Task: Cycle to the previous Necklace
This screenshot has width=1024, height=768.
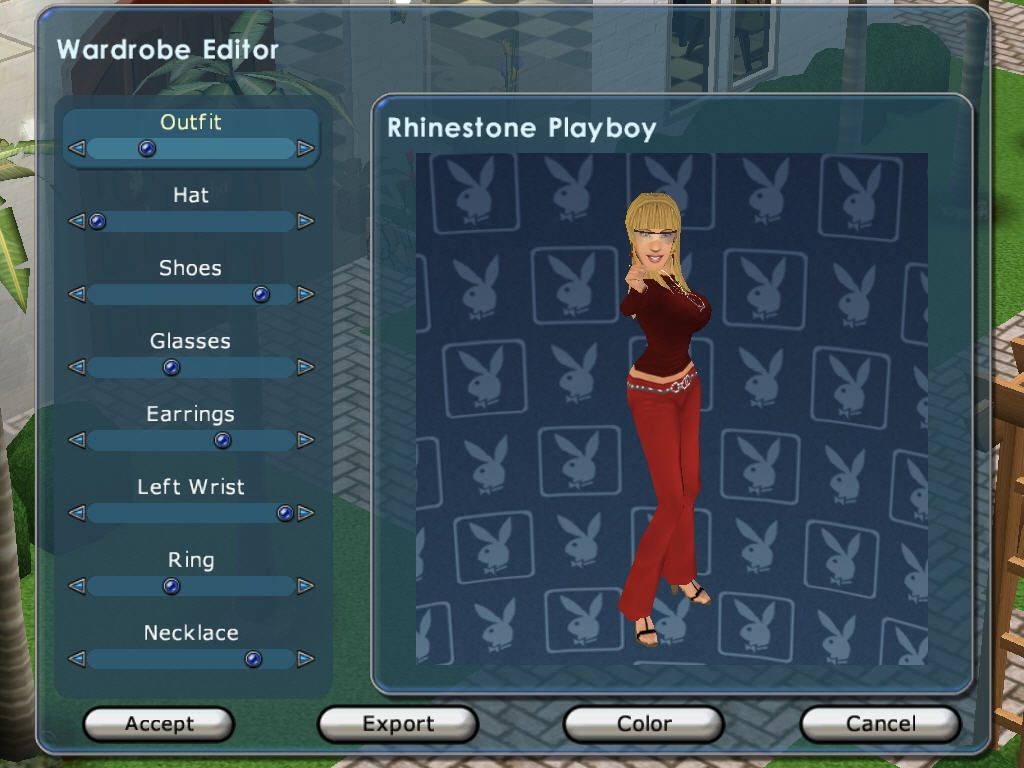Action: point(77,660)
